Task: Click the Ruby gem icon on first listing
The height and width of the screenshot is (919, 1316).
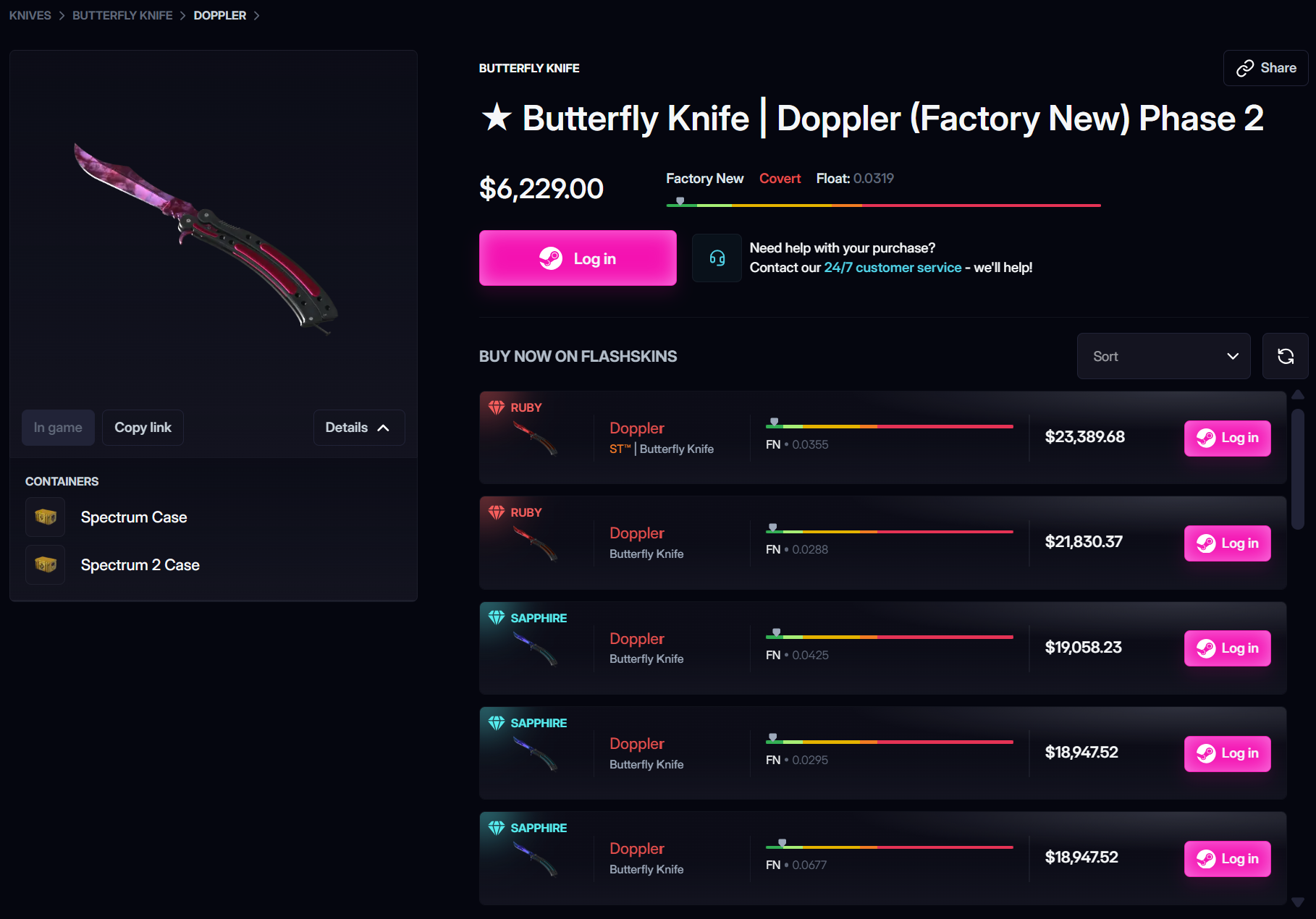Action: click(497, 407)
